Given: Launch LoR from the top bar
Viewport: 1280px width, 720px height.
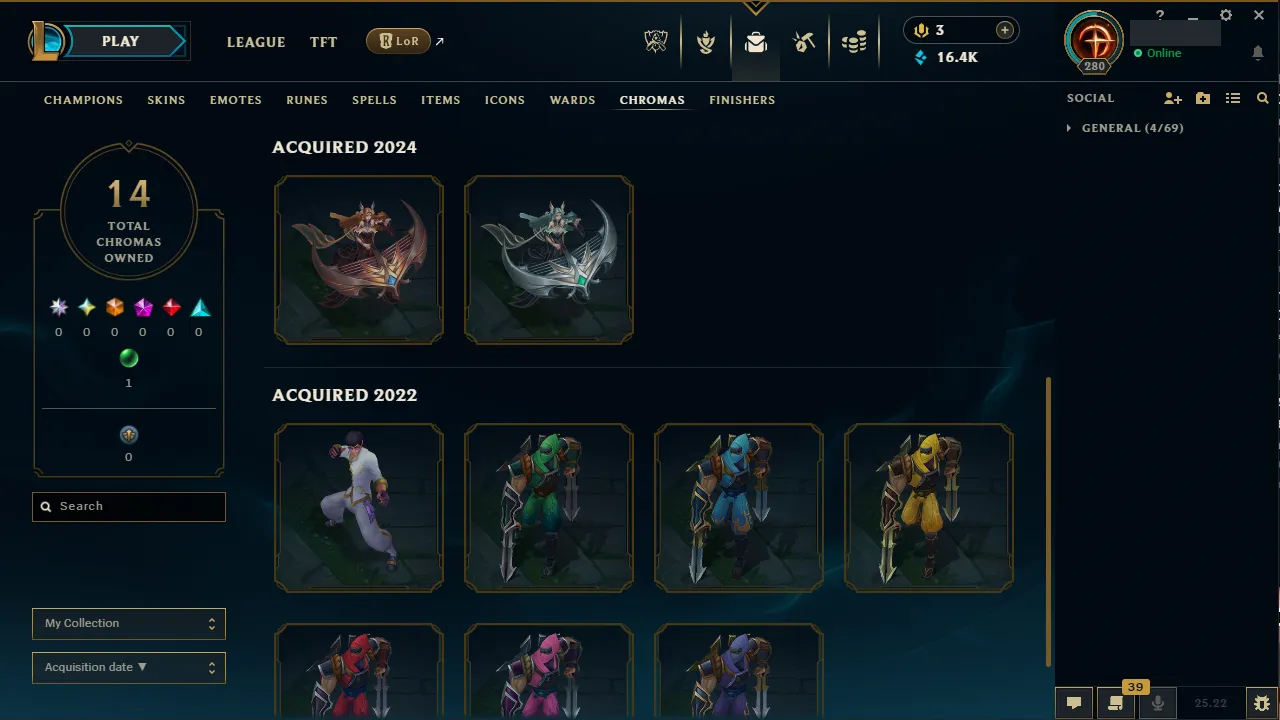Looking at the screenshot, I should click(398, 41).
